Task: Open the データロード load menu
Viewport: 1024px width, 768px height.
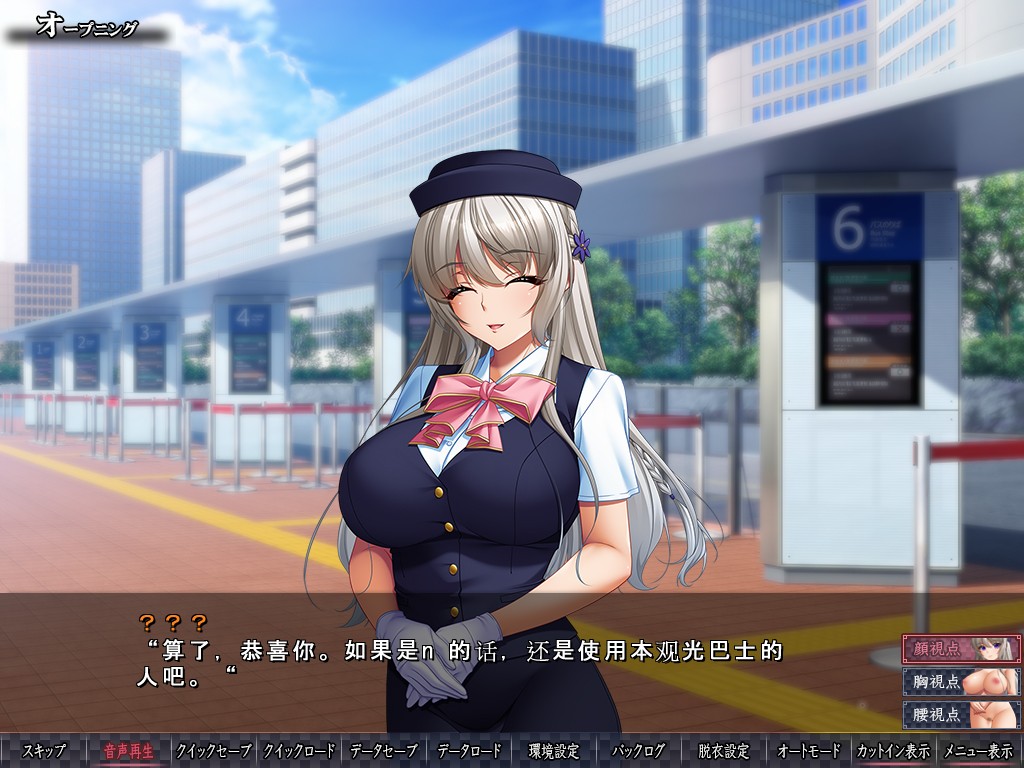Action: point(469,751)
